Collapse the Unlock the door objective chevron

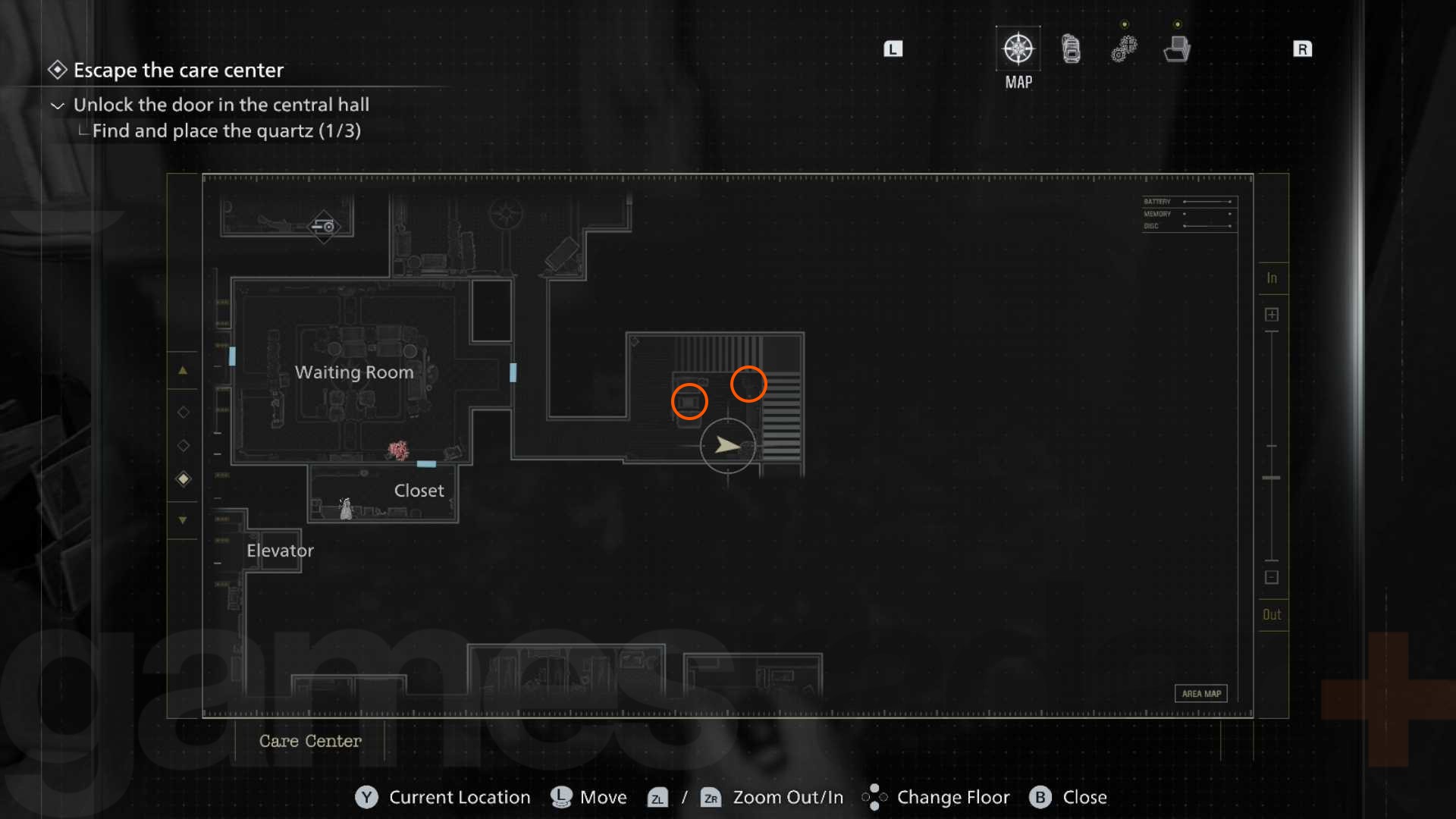(x=57, y=105)
